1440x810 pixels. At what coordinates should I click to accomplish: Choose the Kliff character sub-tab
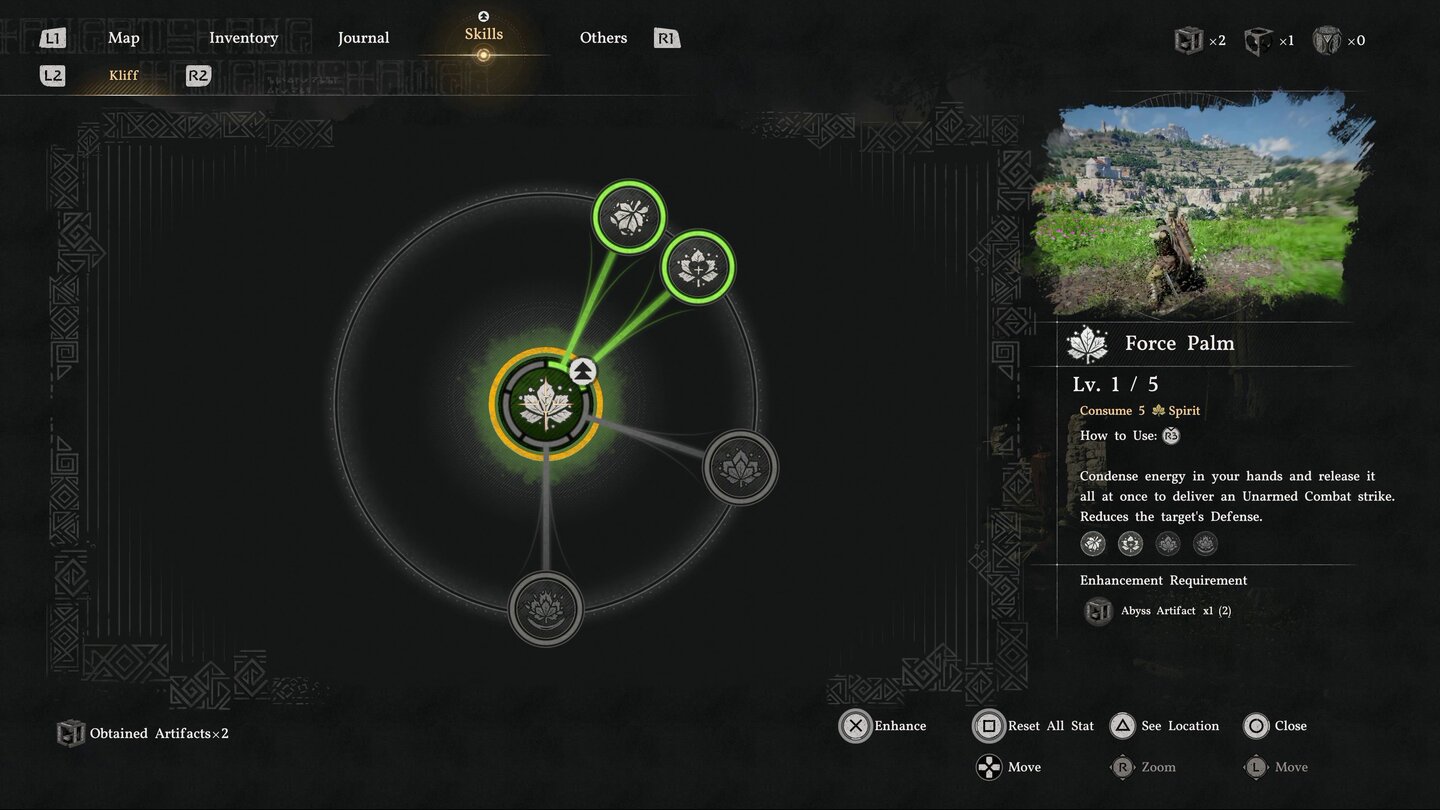pos(124,75)
